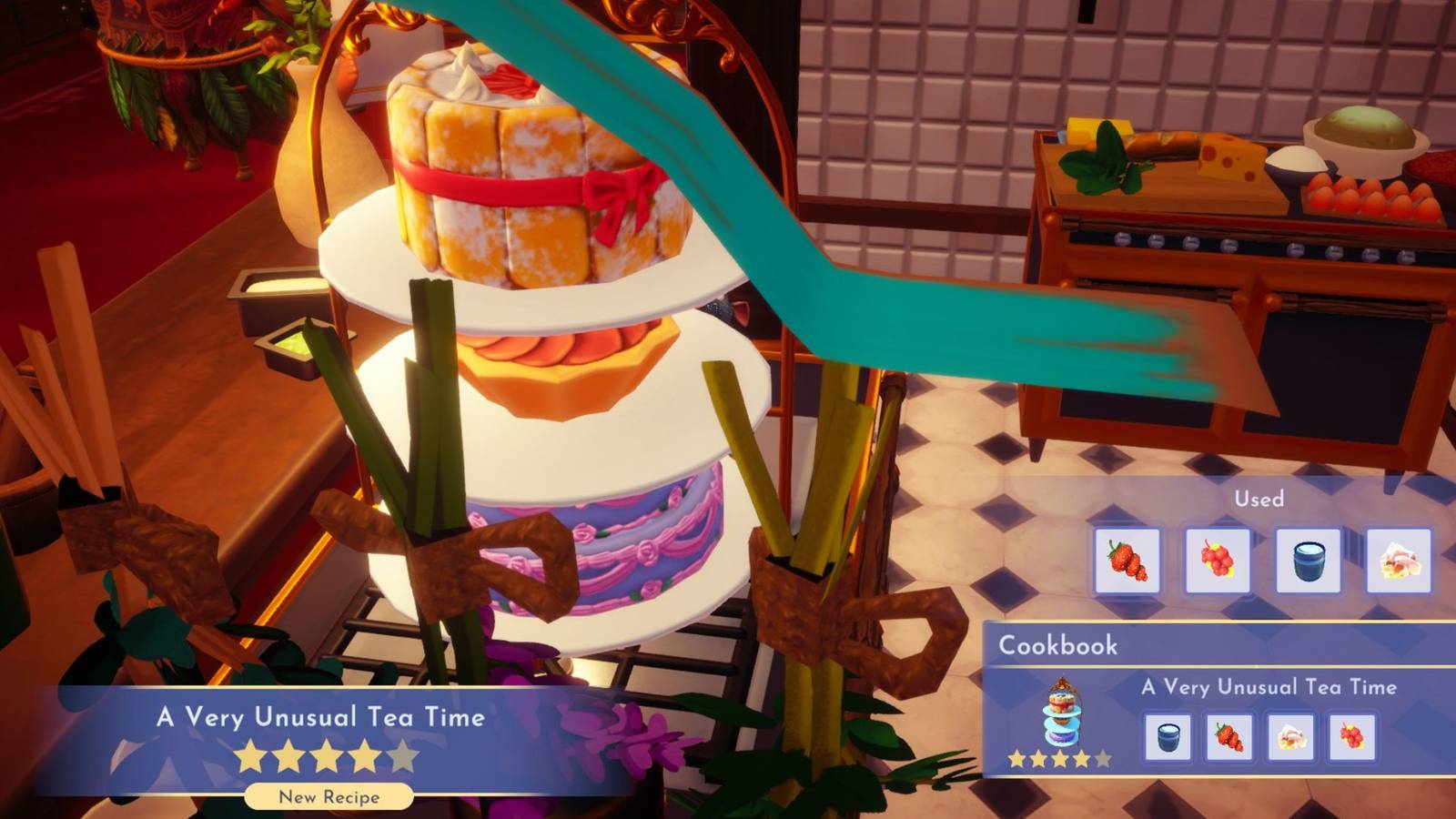Screen dimensions: 1456x819
Task: Collapse the Used ingredients panel
Action: (1259, 499)
